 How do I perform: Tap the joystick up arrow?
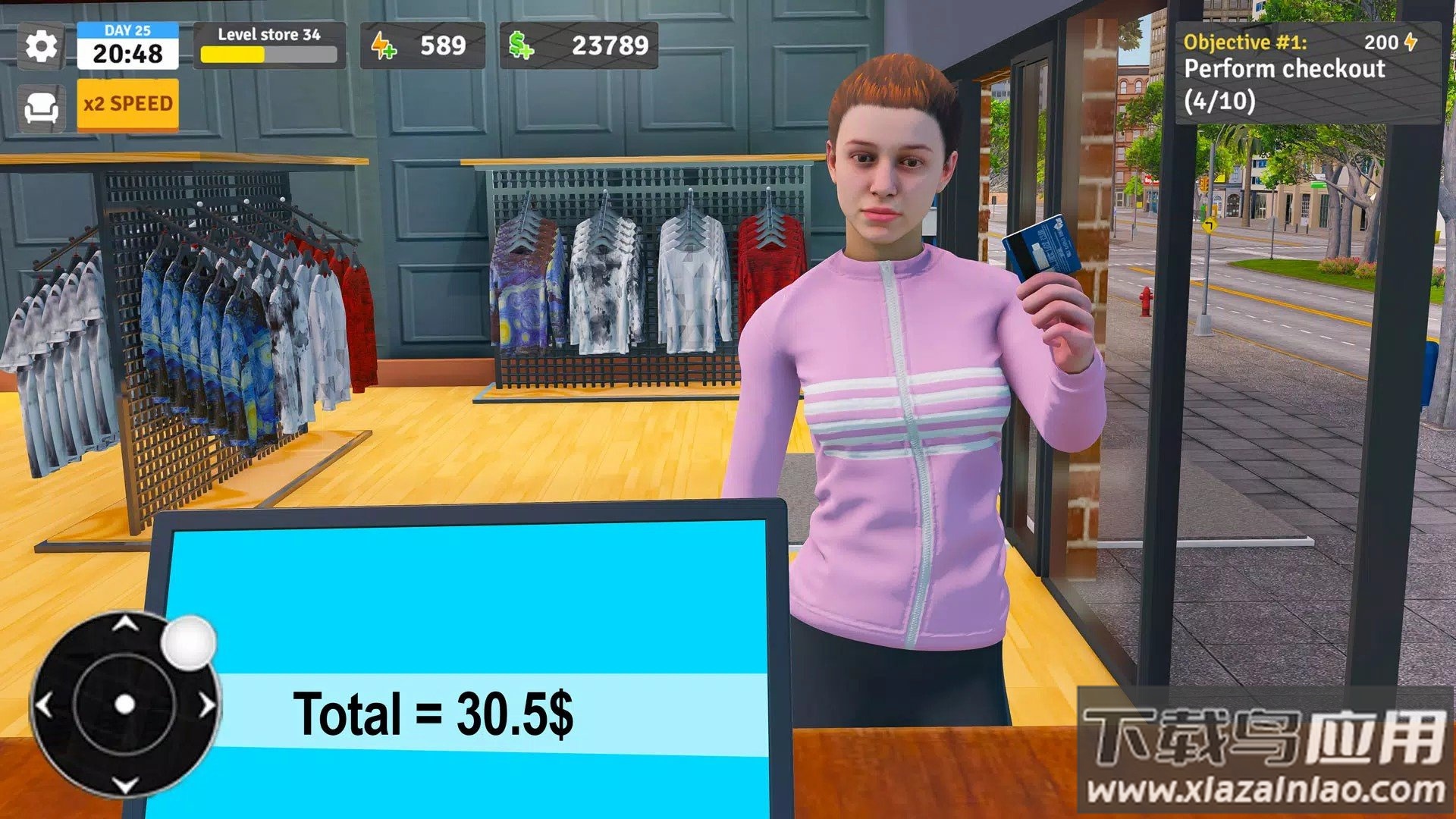click(125, 624)
